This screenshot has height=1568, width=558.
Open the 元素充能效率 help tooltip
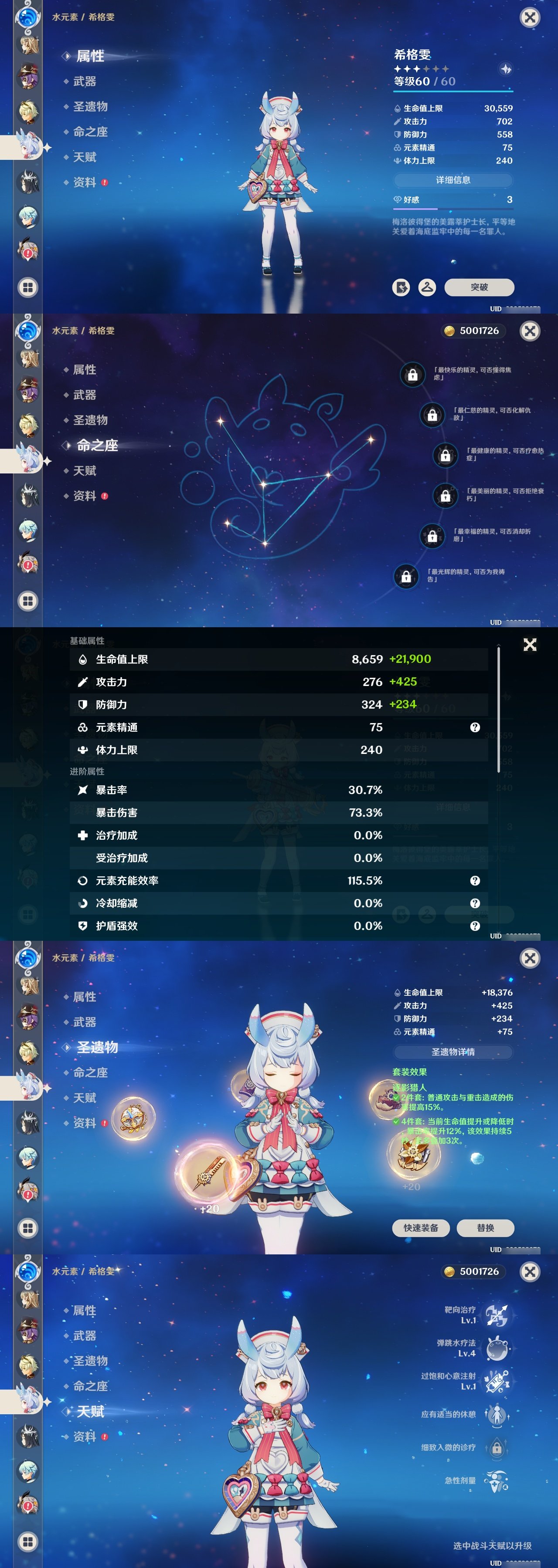475,880
